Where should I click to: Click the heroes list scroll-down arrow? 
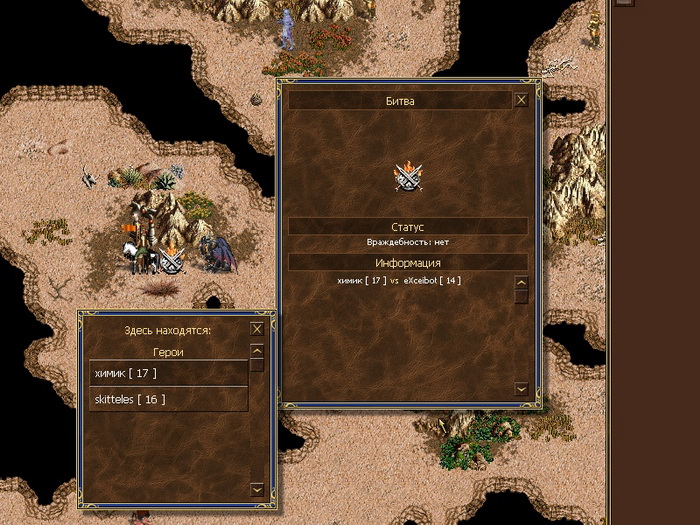(x=257, y=489)
